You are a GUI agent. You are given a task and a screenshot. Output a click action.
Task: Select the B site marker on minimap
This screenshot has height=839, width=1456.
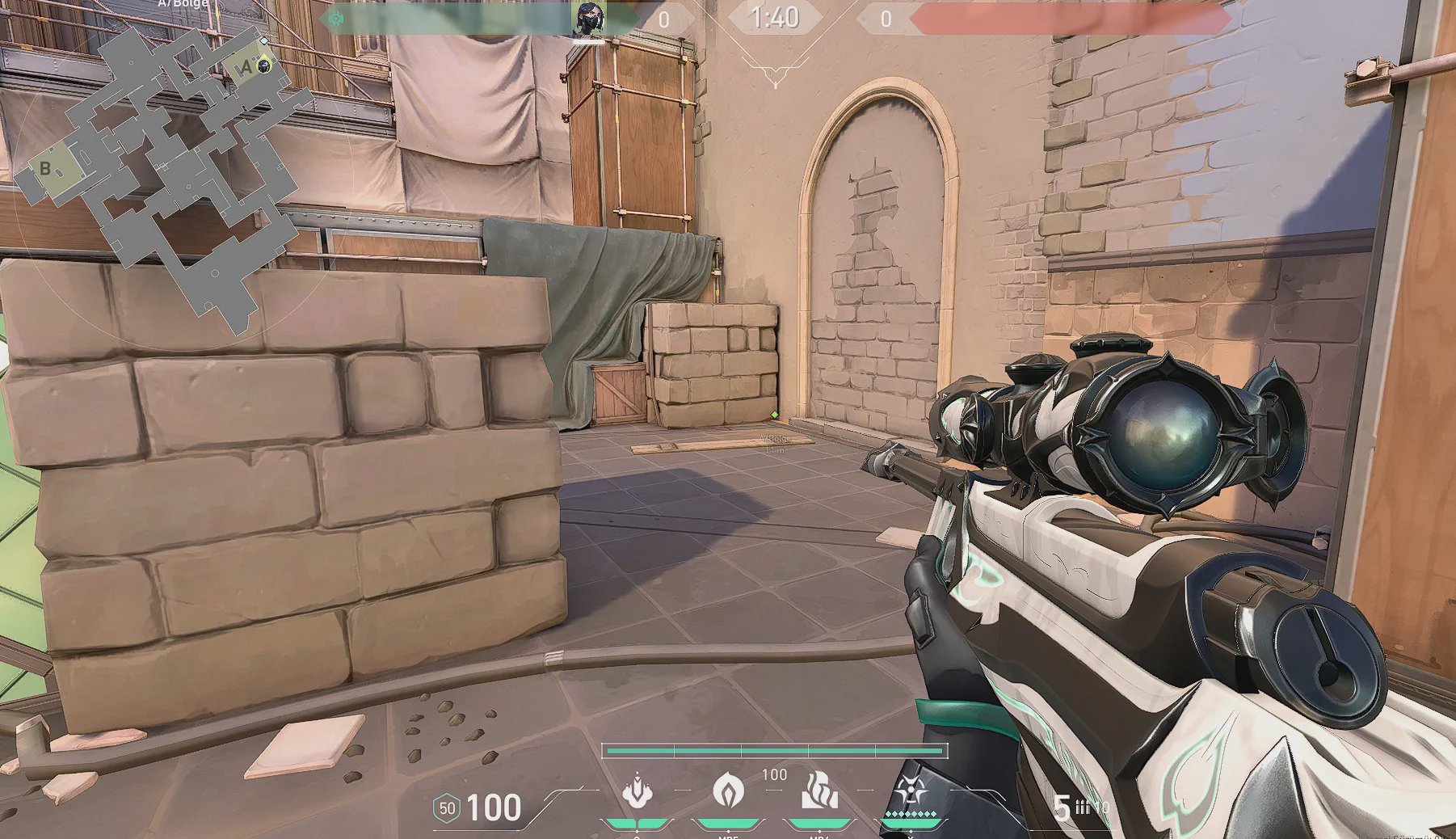[46, 169]
